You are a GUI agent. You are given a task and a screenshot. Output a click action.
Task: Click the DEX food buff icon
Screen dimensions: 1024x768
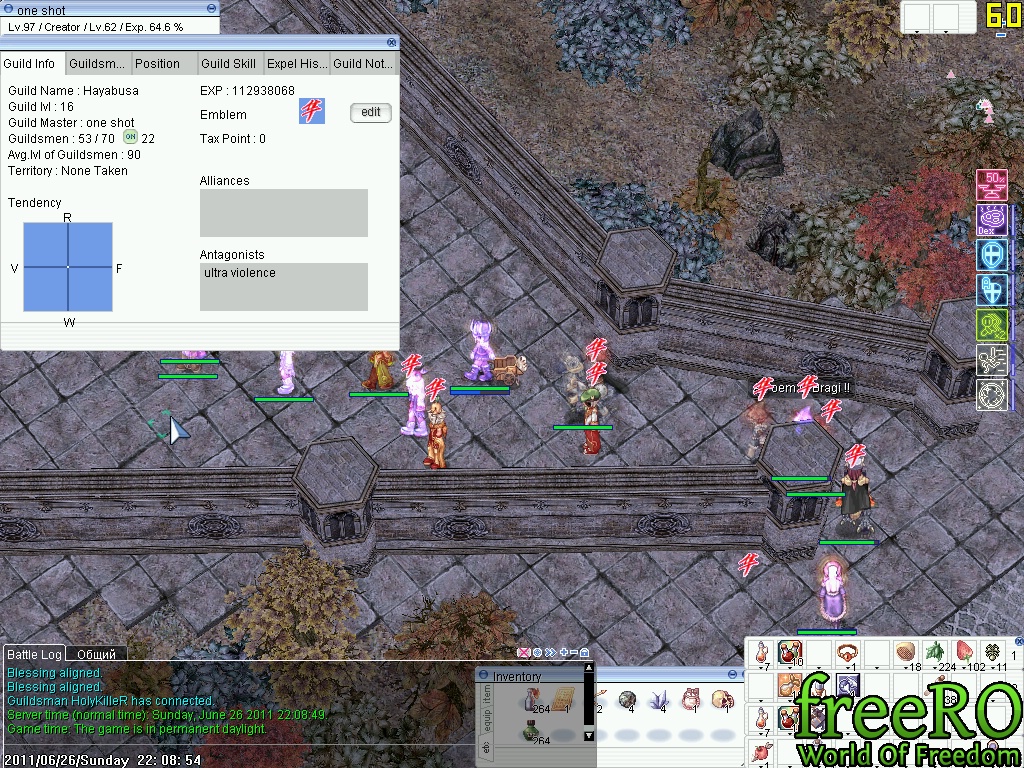(x=991, y=220)
